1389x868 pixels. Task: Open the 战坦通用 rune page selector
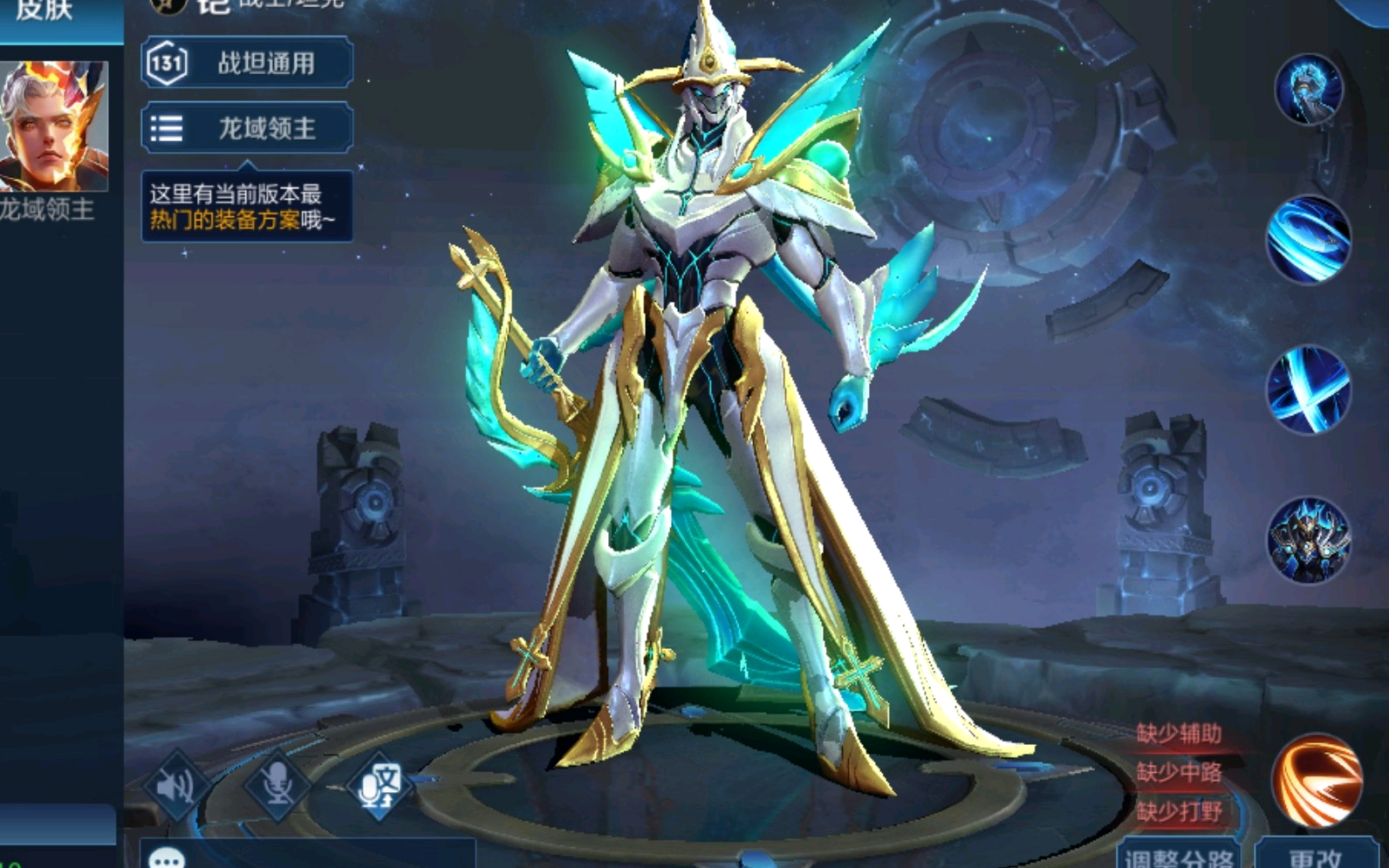click(248, 63)
